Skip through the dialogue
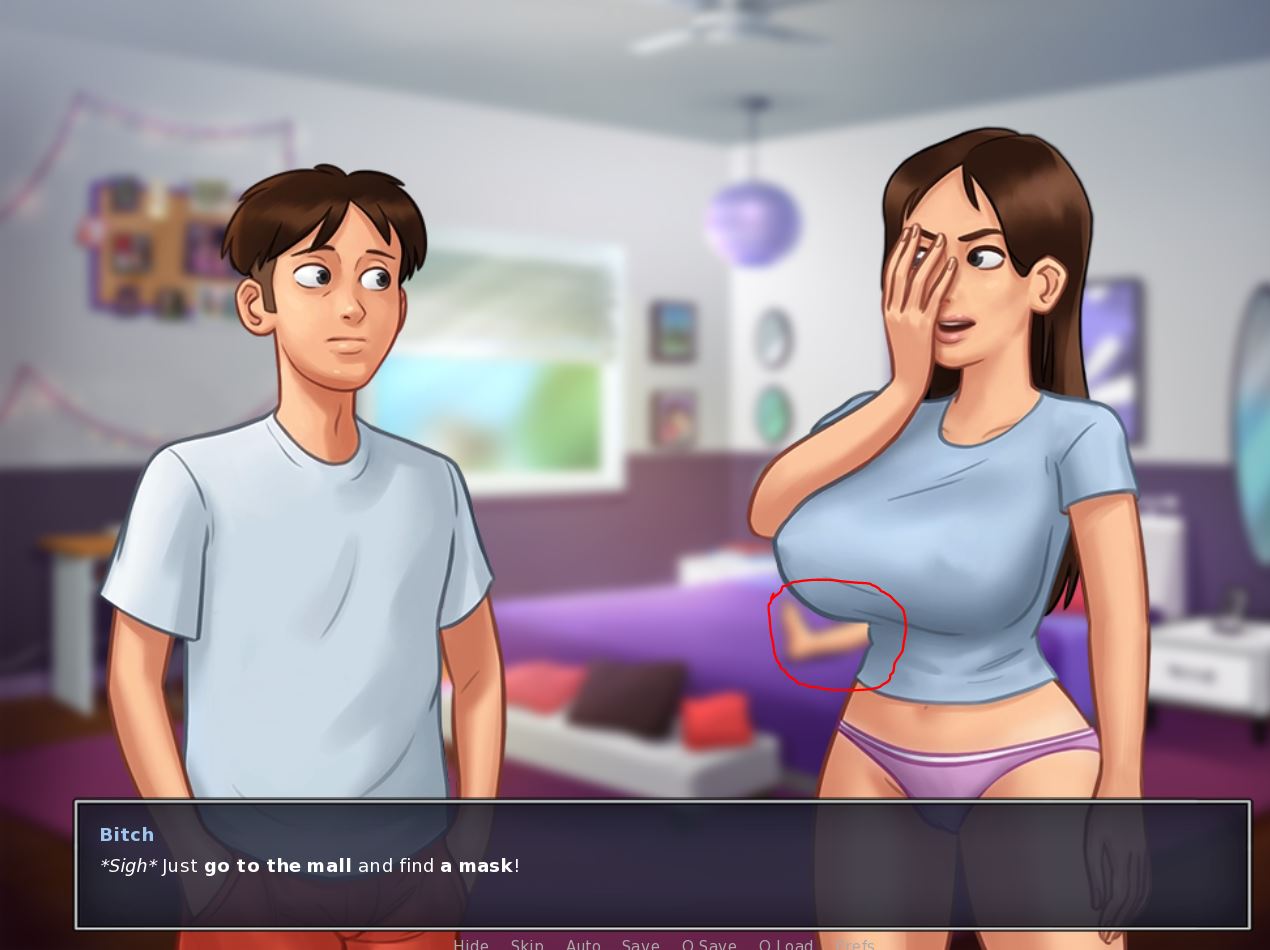Image resolution: width=1270 pixels, height=950 pixels. tap(527, 944)
